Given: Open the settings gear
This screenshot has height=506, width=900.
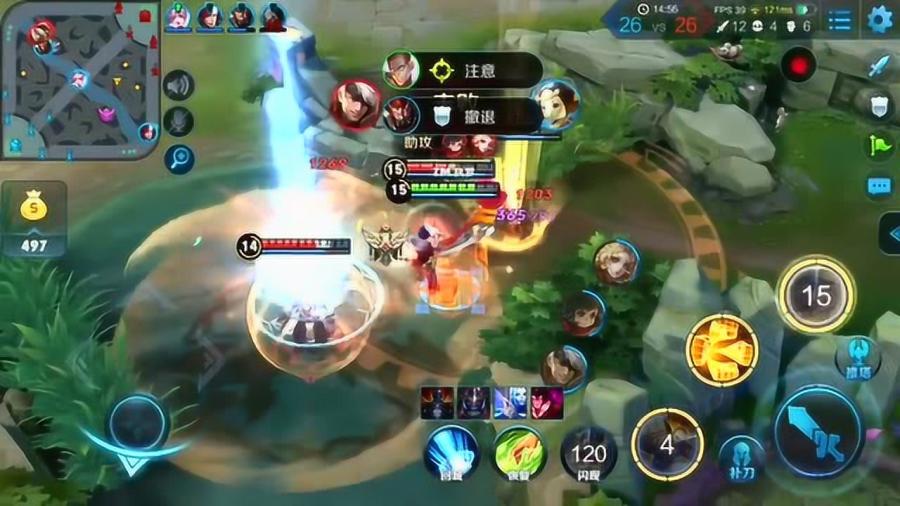Looking at the screenshot, I should point(880,19).
